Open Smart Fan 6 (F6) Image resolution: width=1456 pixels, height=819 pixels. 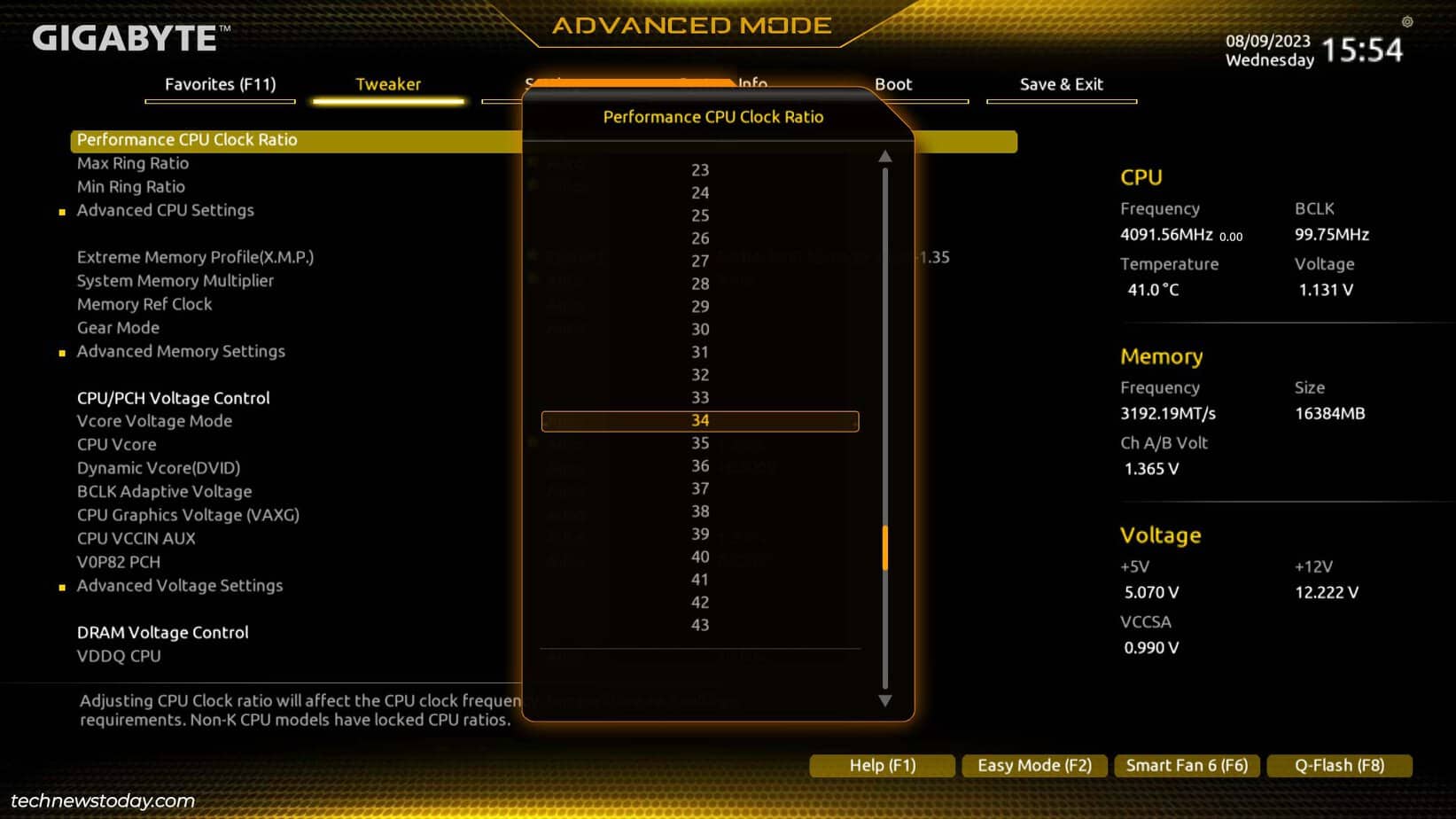point(1187,765)
